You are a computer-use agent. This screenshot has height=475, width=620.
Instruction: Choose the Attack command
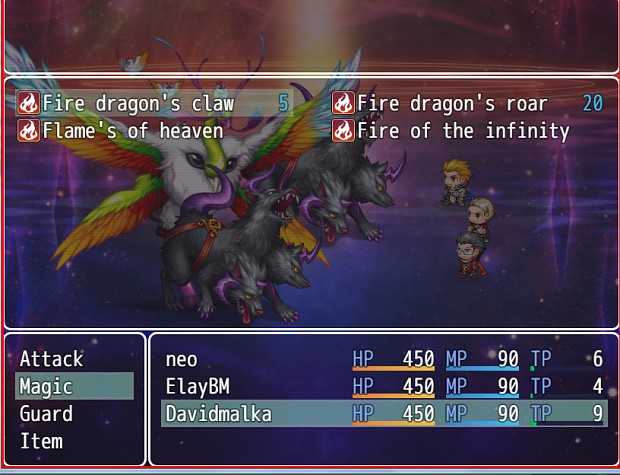coord(52,358)
